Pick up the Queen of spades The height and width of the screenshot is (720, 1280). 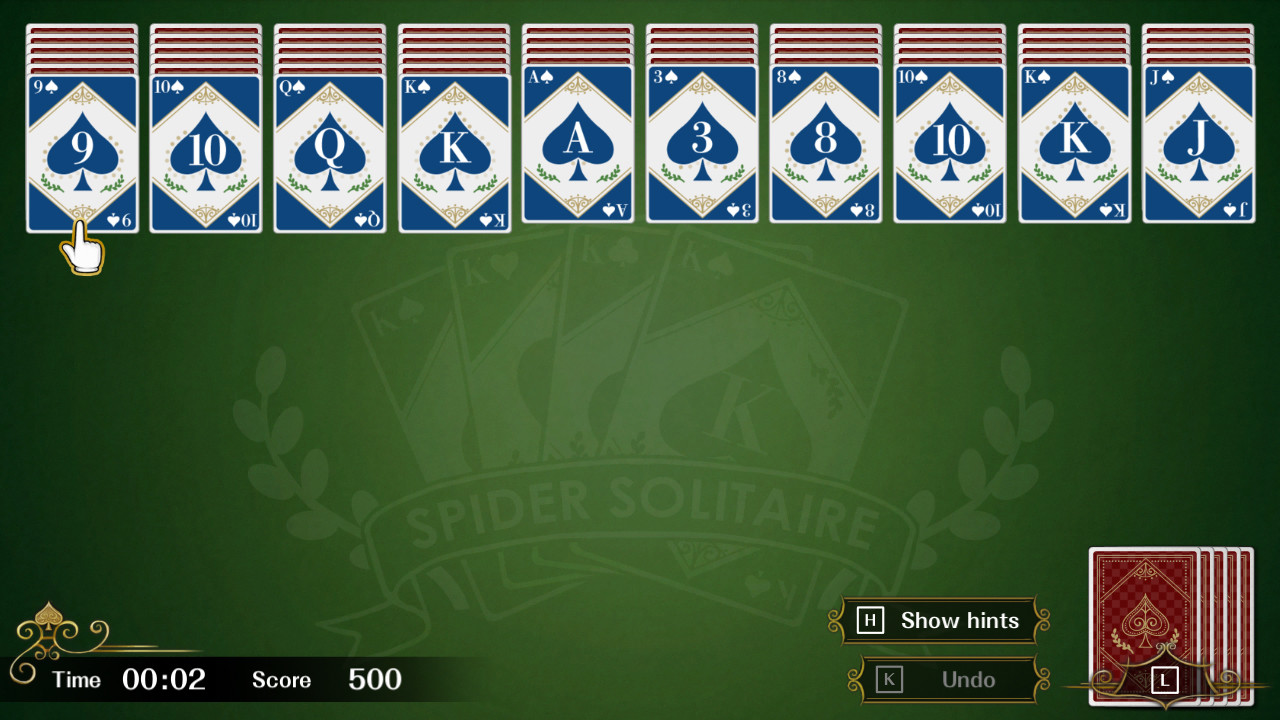click(x=329, y=150)
